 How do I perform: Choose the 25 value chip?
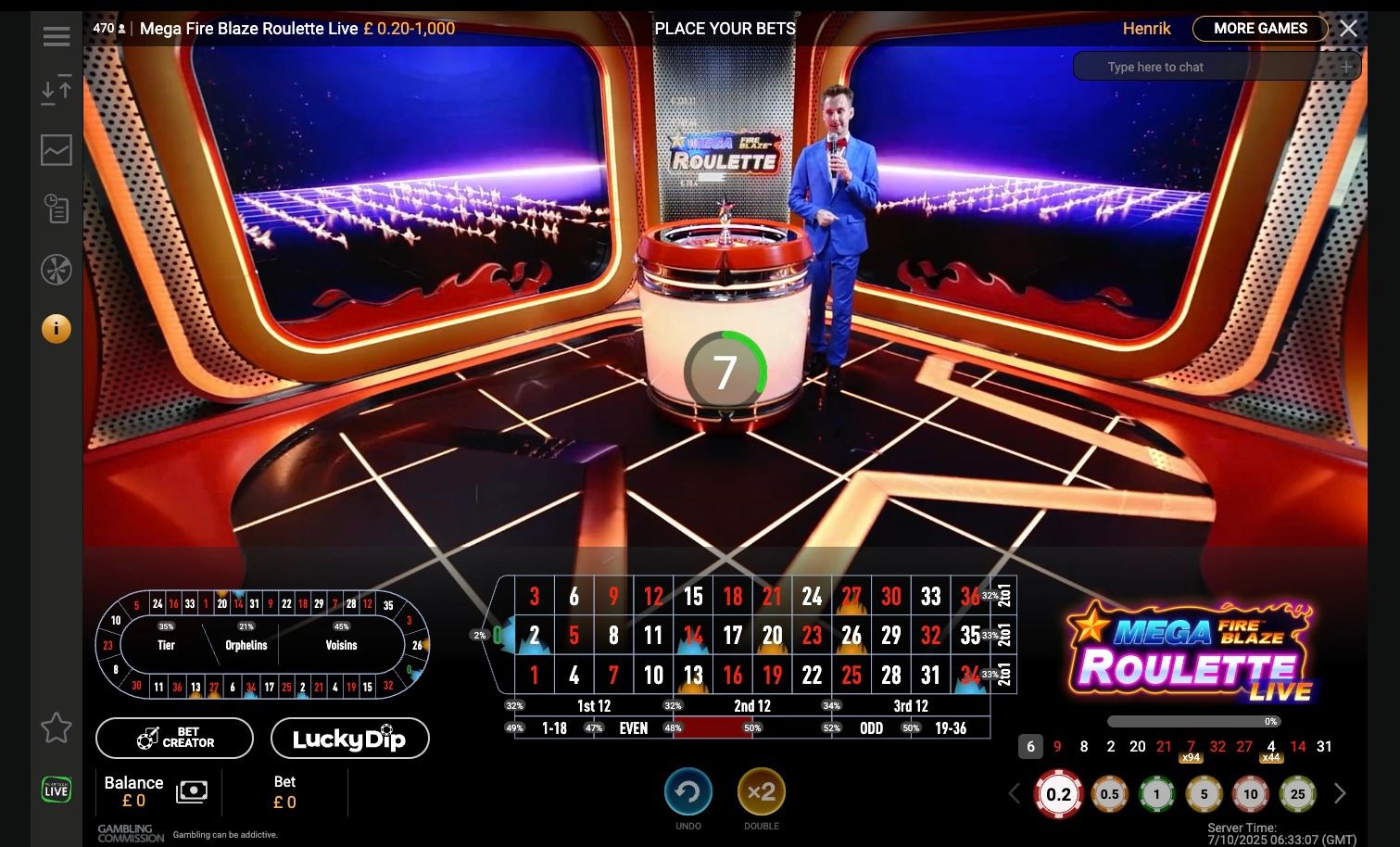[1297, 794]
